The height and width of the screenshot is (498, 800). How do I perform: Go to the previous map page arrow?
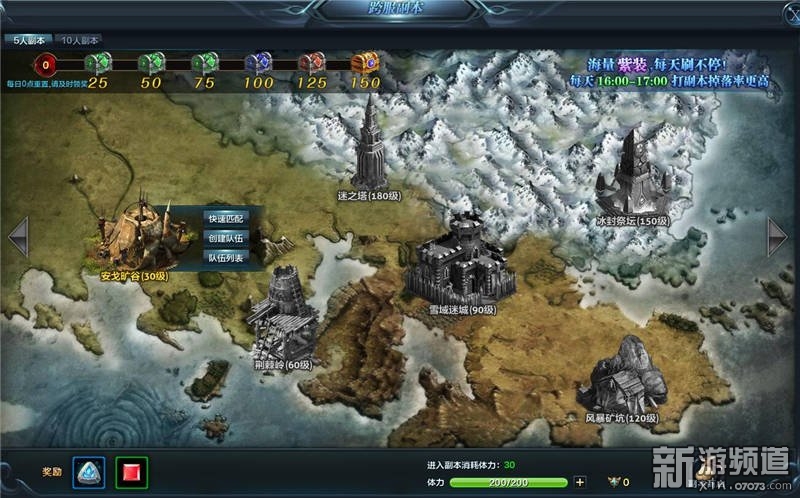(18, 237)
